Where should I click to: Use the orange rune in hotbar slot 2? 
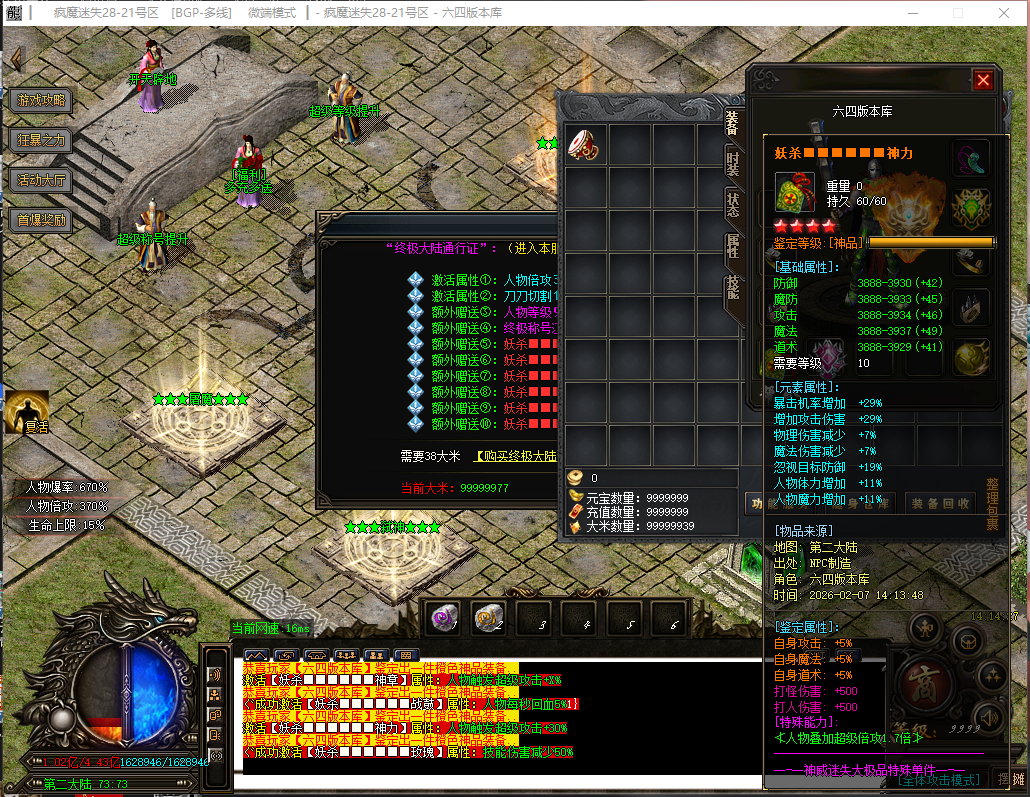click(488, 620)
